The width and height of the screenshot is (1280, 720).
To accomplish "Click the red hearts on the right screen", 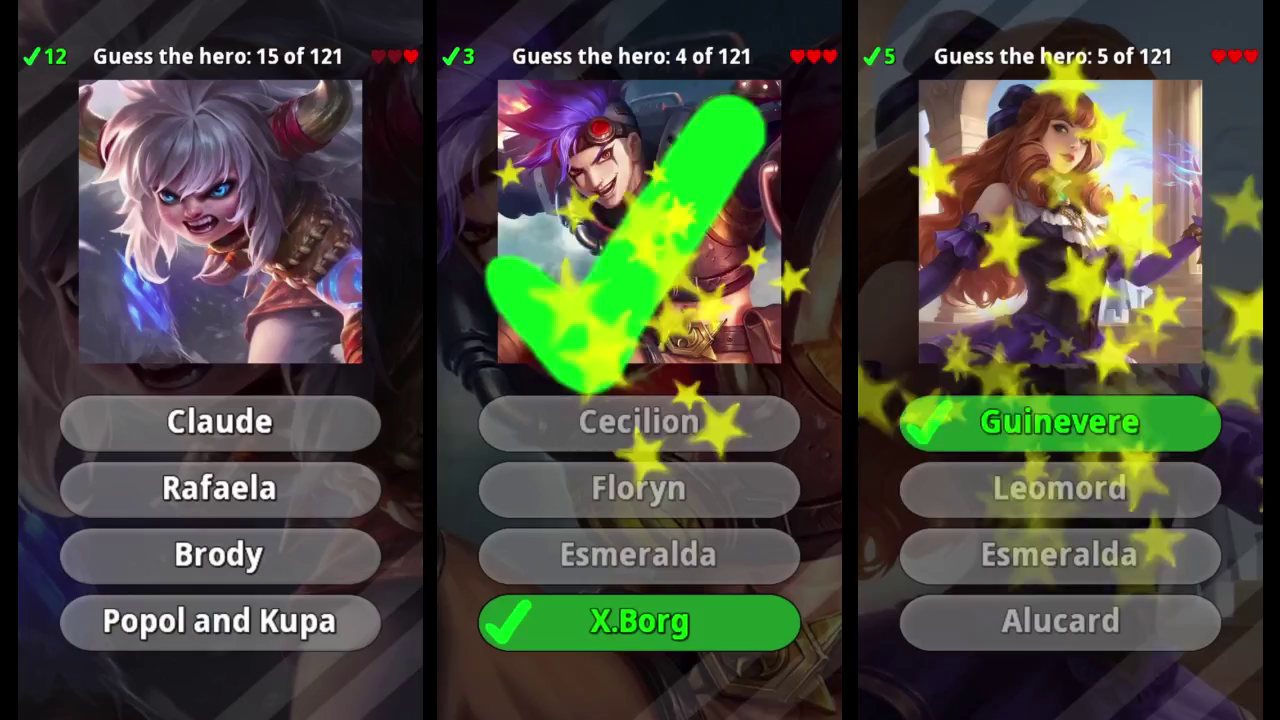I will (x=1234, y=56).
